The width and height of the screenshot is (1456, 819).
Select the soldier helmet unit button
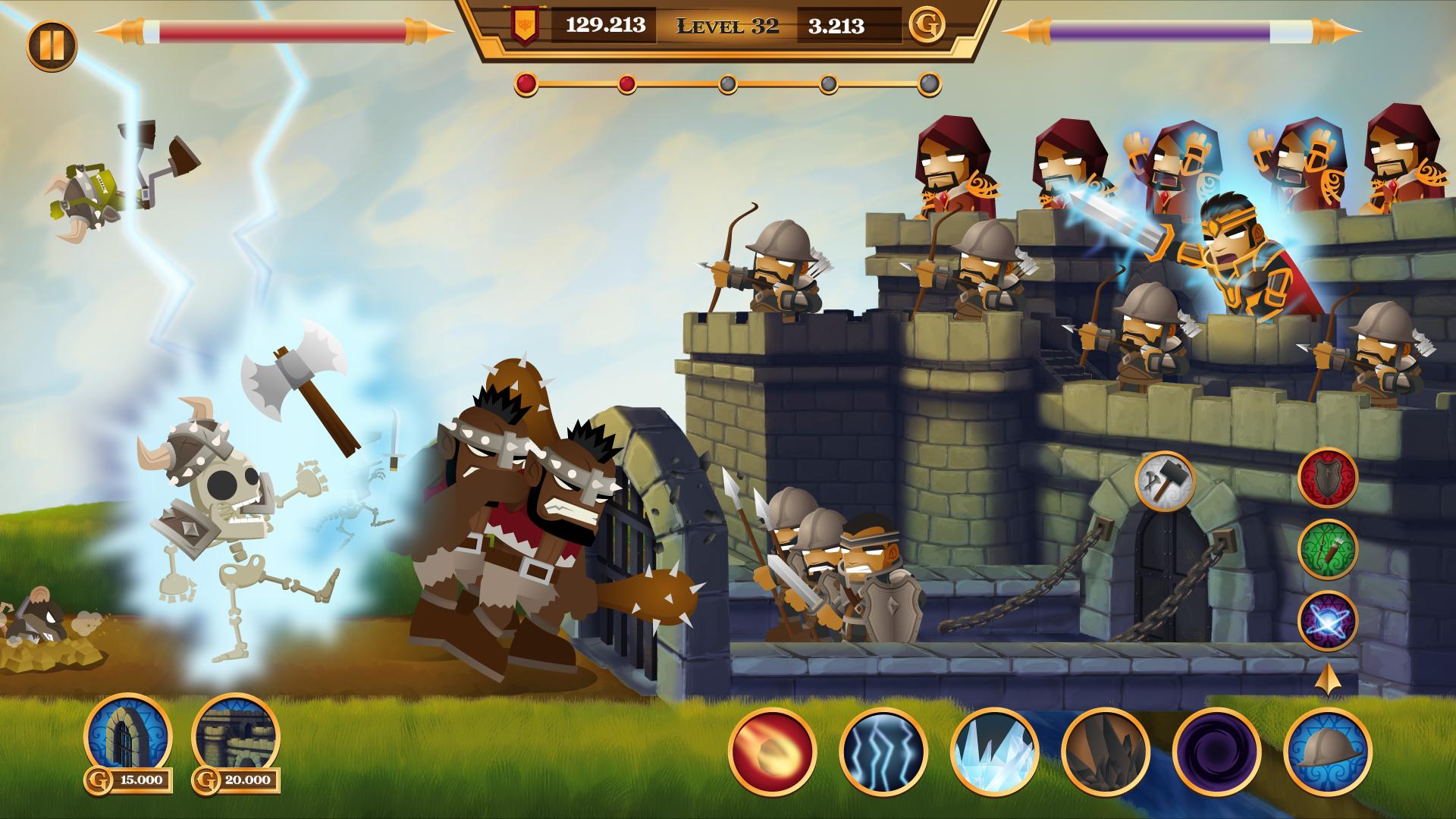click(x=1327, y=751)
